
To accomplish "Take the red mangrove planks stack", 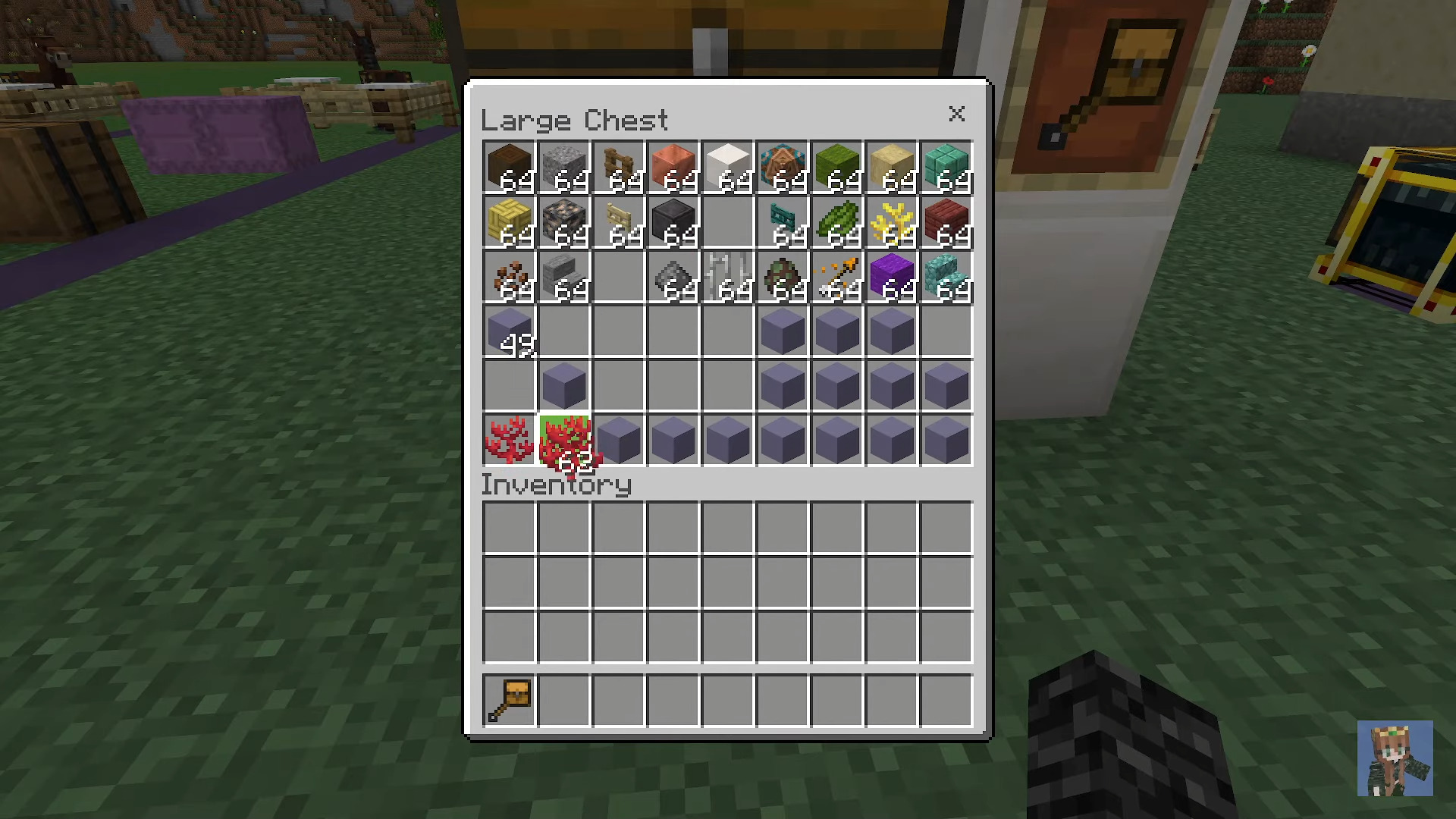I will 946,223.
